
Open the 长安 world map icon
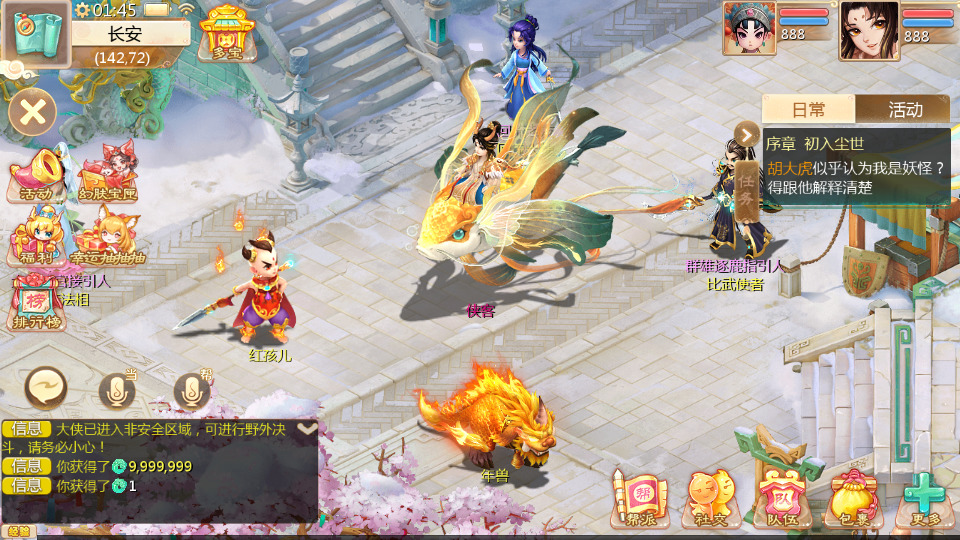click(35, 32)
